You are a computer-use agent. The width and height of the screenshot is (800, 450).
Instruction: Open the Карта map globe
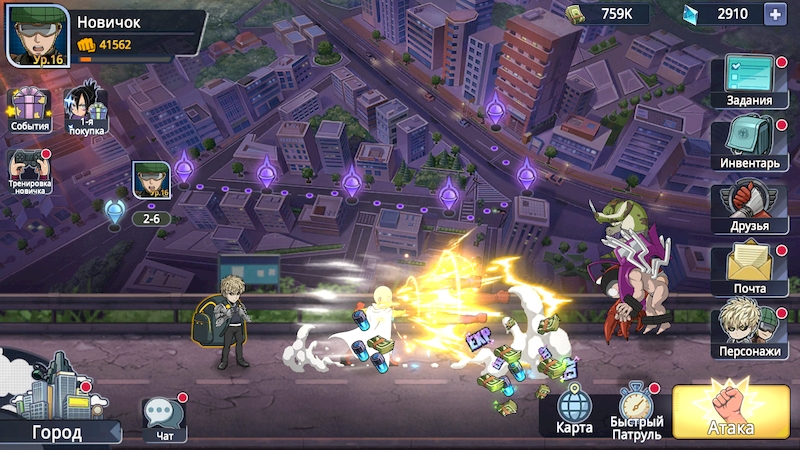pyautogui.click(x=573, y=410)
